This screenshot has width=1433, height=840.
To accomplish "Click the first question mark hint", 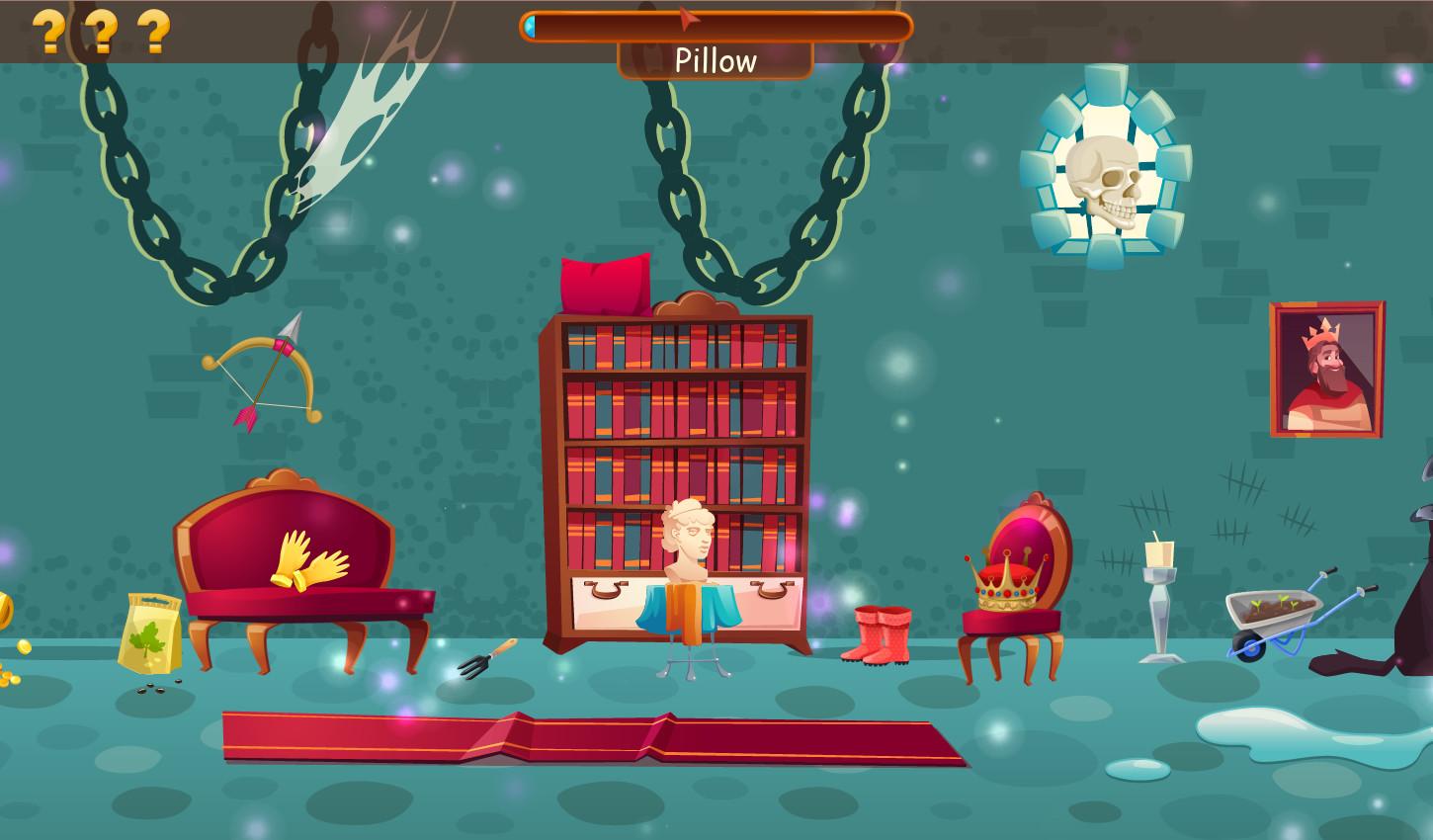I will click(47, 30).
